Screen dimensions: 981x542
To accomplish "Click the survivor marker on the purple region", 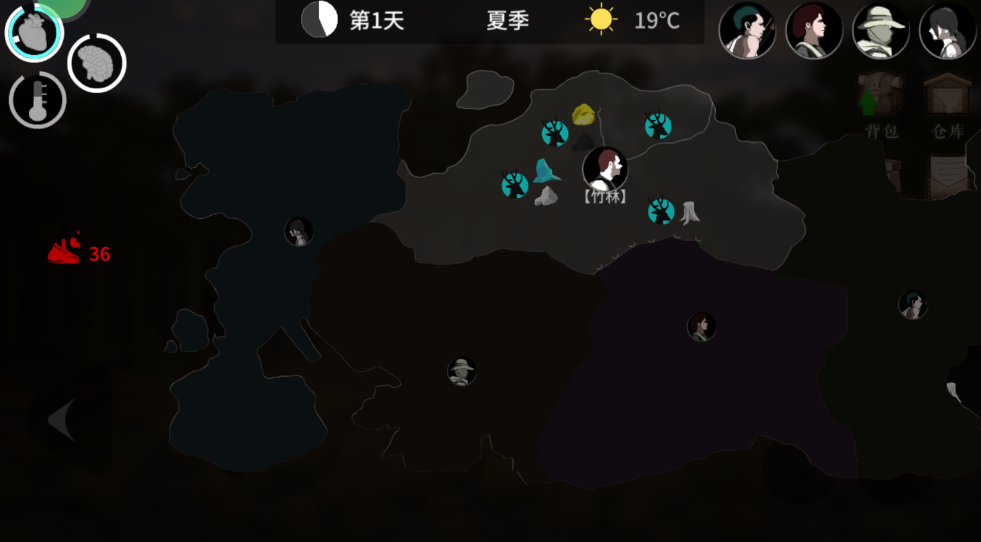I will 701,326.
